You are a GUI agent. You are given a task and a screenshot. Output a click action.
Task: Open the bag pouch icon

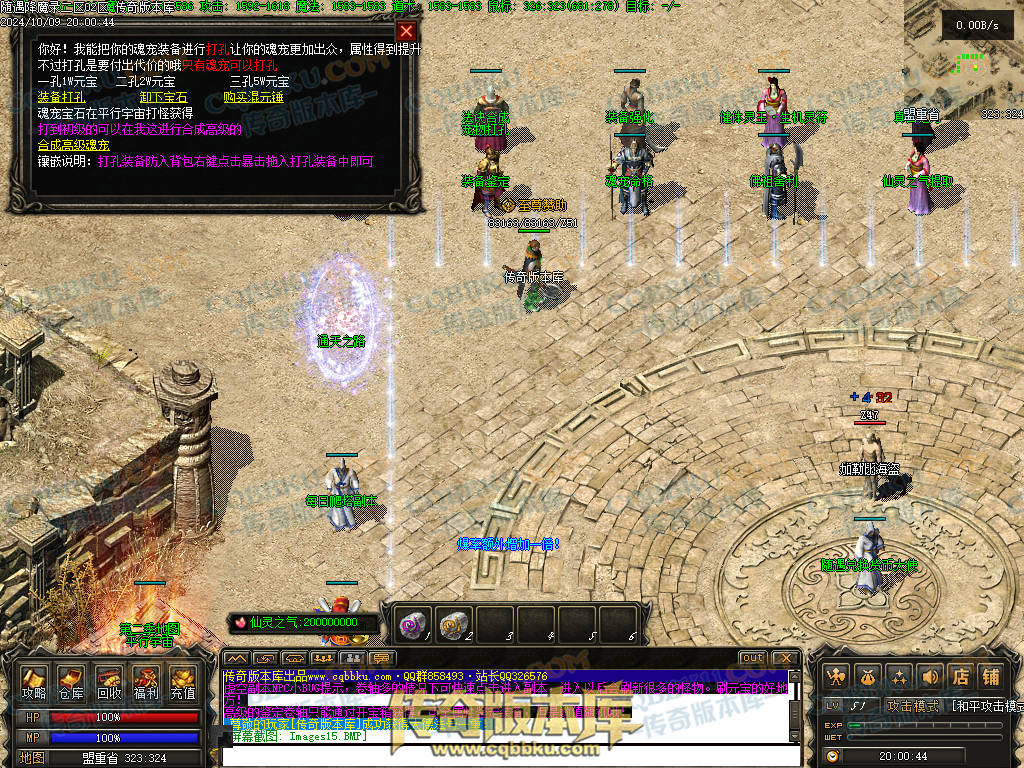(867, 676)
